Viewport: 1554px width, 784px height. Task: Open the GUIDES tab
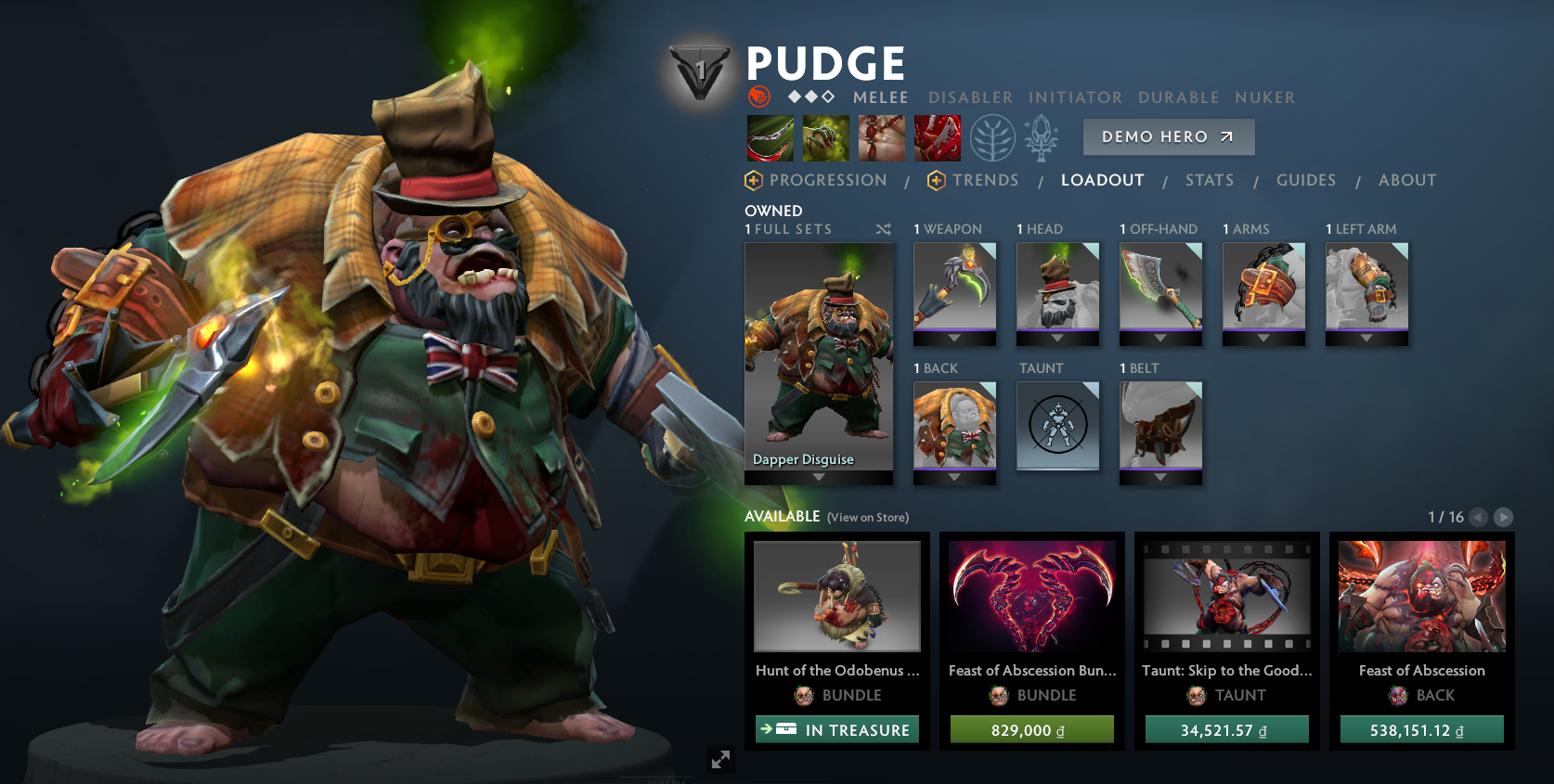click(x=1306, y=180)
